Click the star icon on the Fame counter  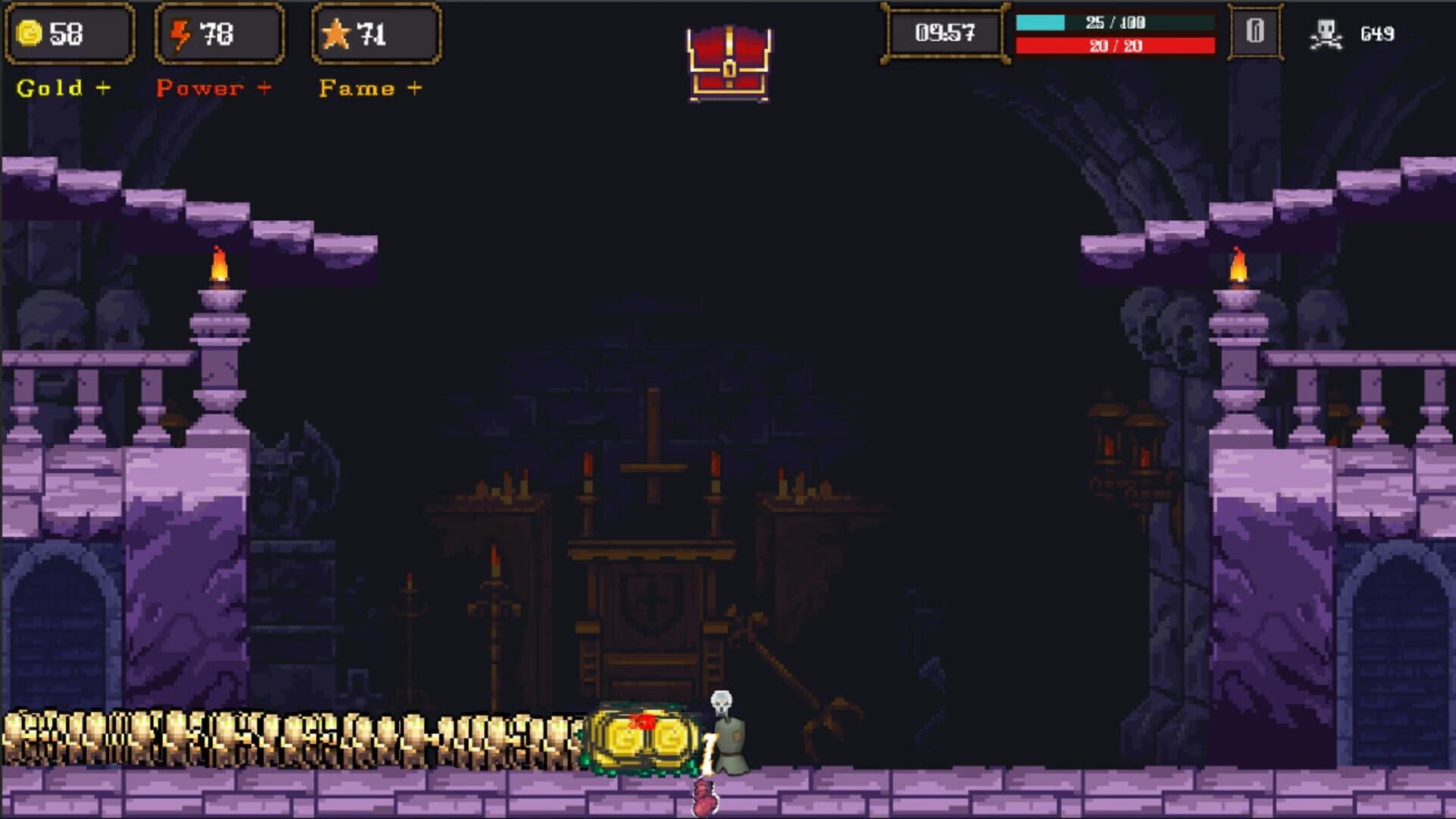point(336,32)
